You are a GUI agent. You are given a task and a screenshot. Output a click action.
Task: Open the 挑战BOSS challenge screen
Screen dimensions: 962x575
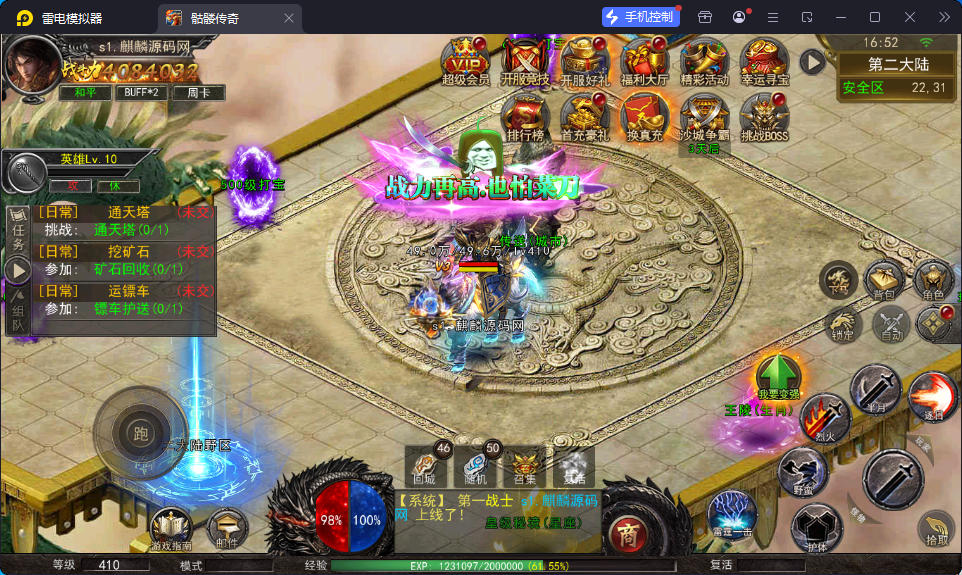tap(764, 117)
